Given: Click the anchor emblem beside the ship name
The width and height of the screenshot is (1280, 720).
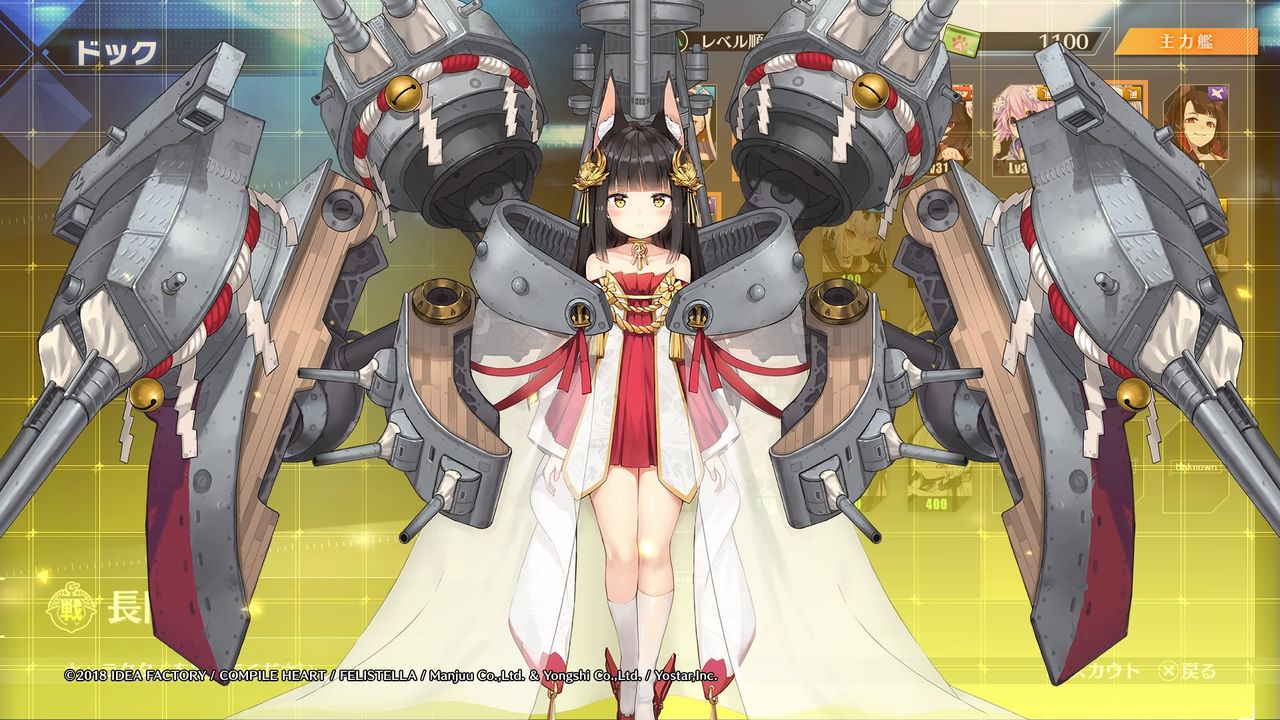Looking at the screenshot, I should 72,607.
